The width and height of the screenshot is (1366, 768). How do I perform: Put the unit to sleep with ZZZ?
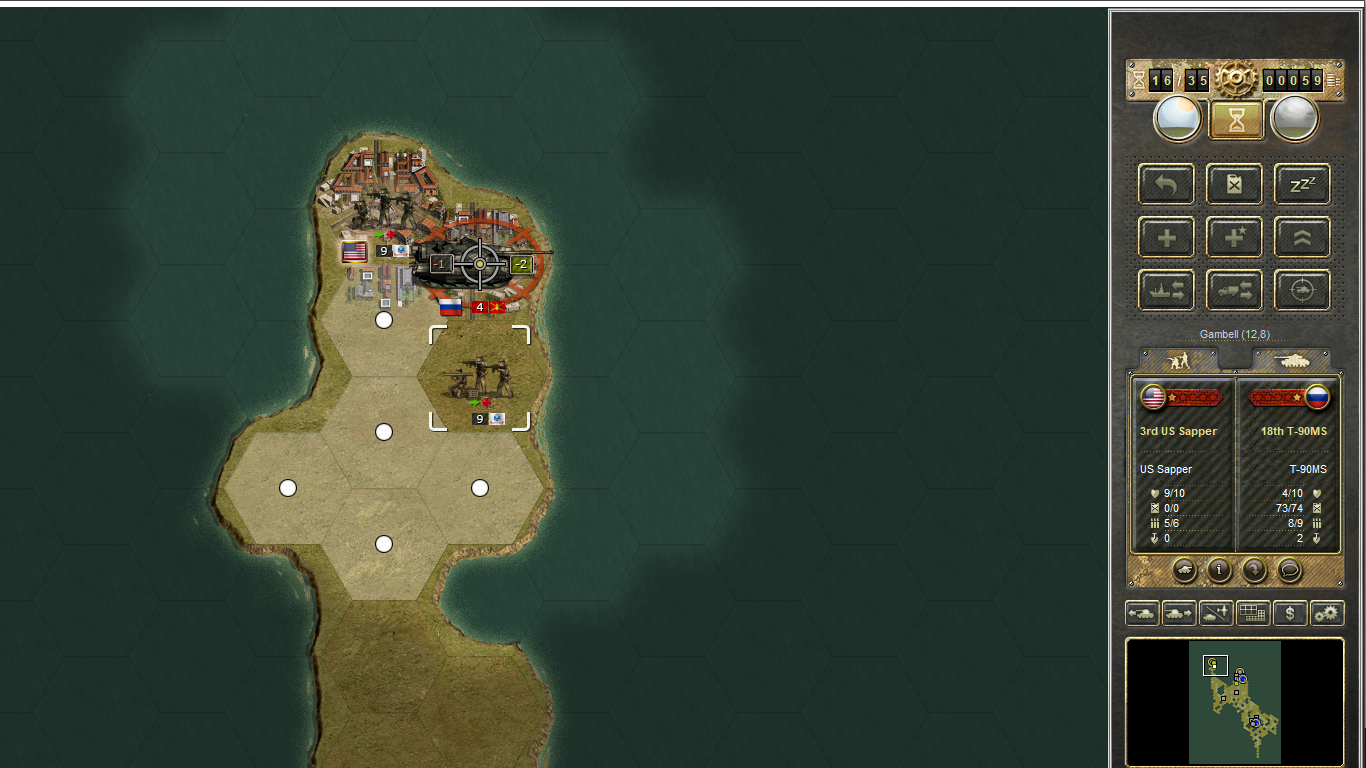click(1302, 185)
